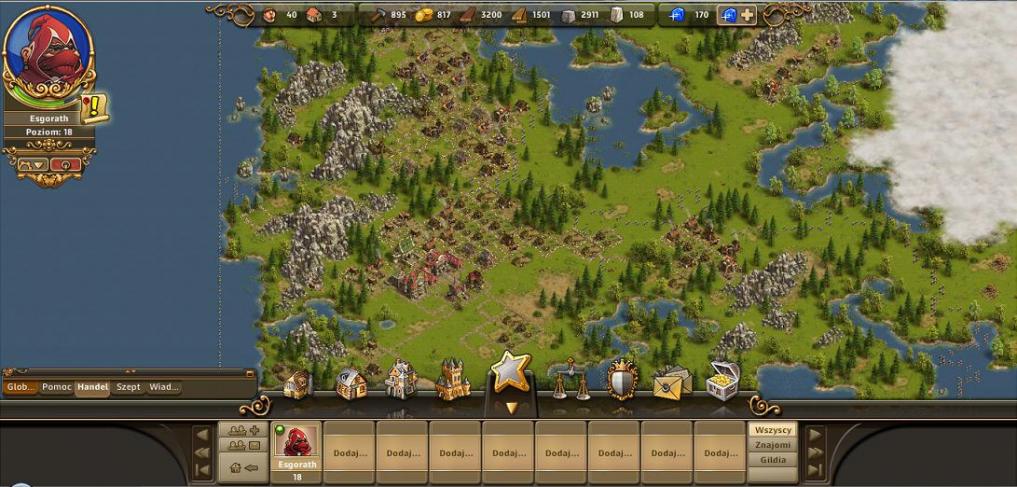Filter friends list by Gildia
This screenshot has width=1017, height=487.
pyautogui.click(x=773, y=461)
